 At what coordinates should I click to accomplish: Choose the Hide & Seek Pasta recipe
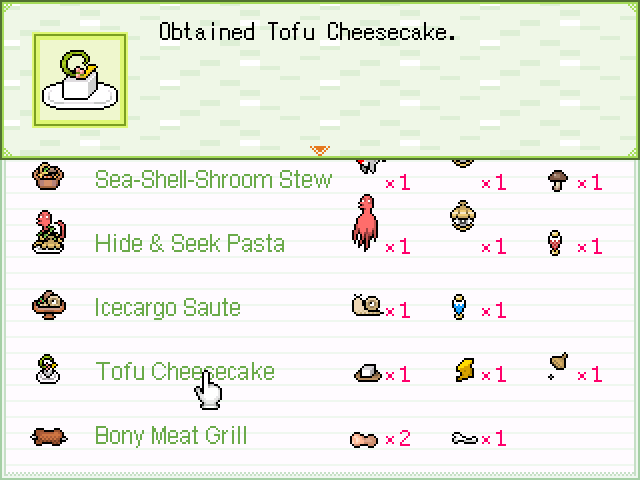pyautogui.click(x=189, y=244)
